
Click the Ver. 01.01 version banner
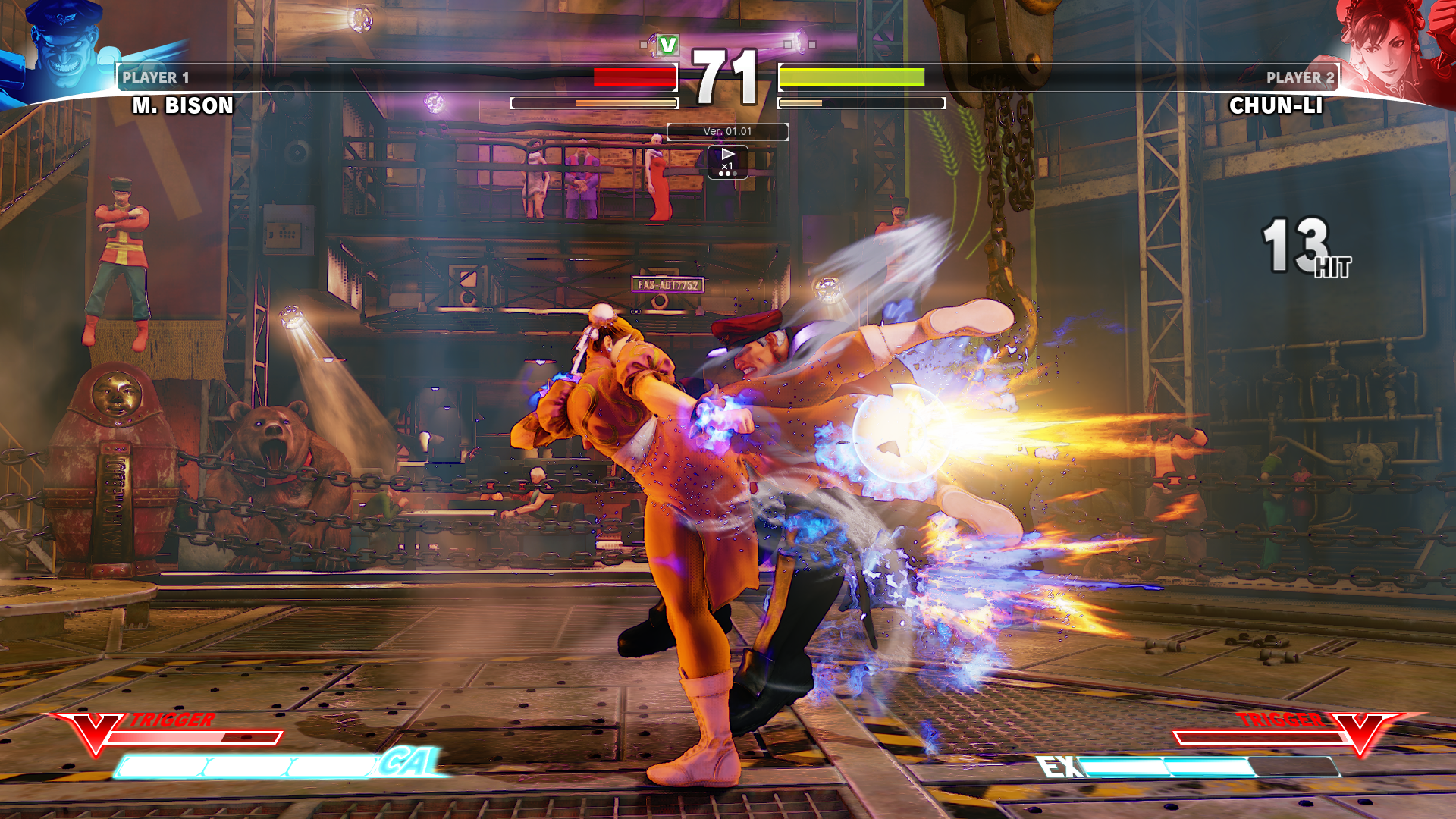(727, 131)
